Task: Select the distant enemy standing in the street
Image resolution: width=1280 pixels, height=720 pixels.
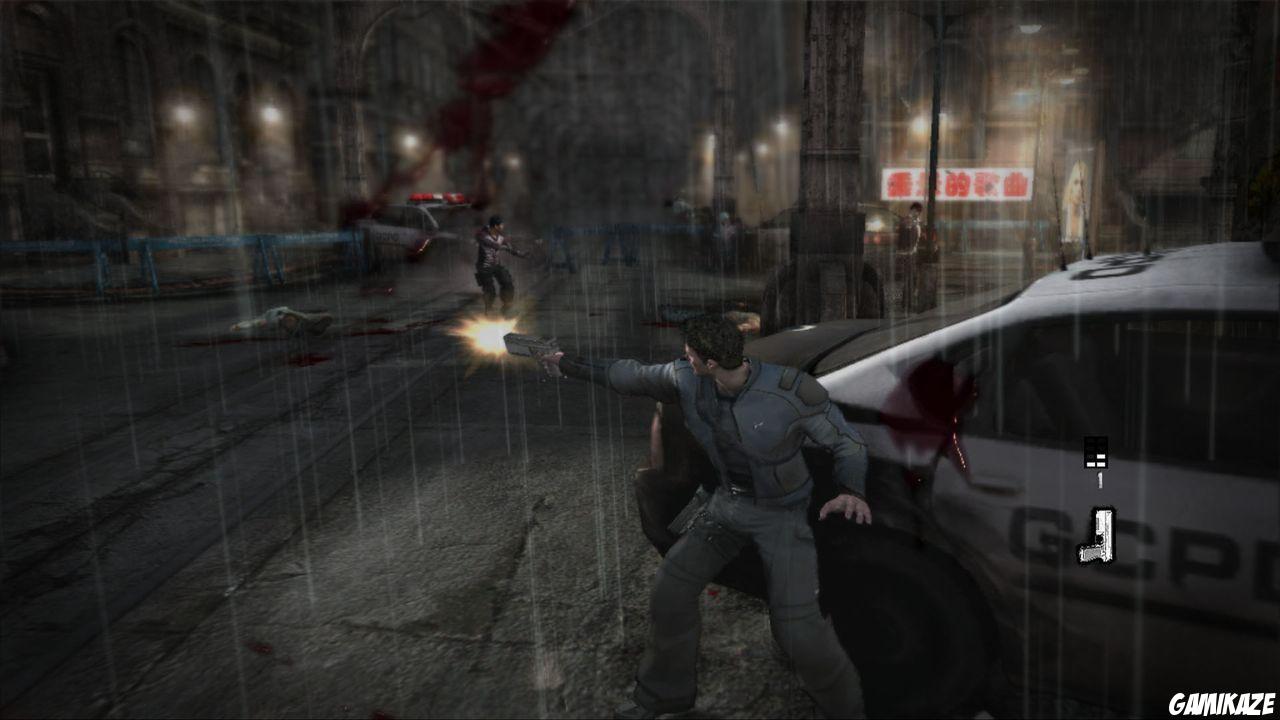Action: 495,255
